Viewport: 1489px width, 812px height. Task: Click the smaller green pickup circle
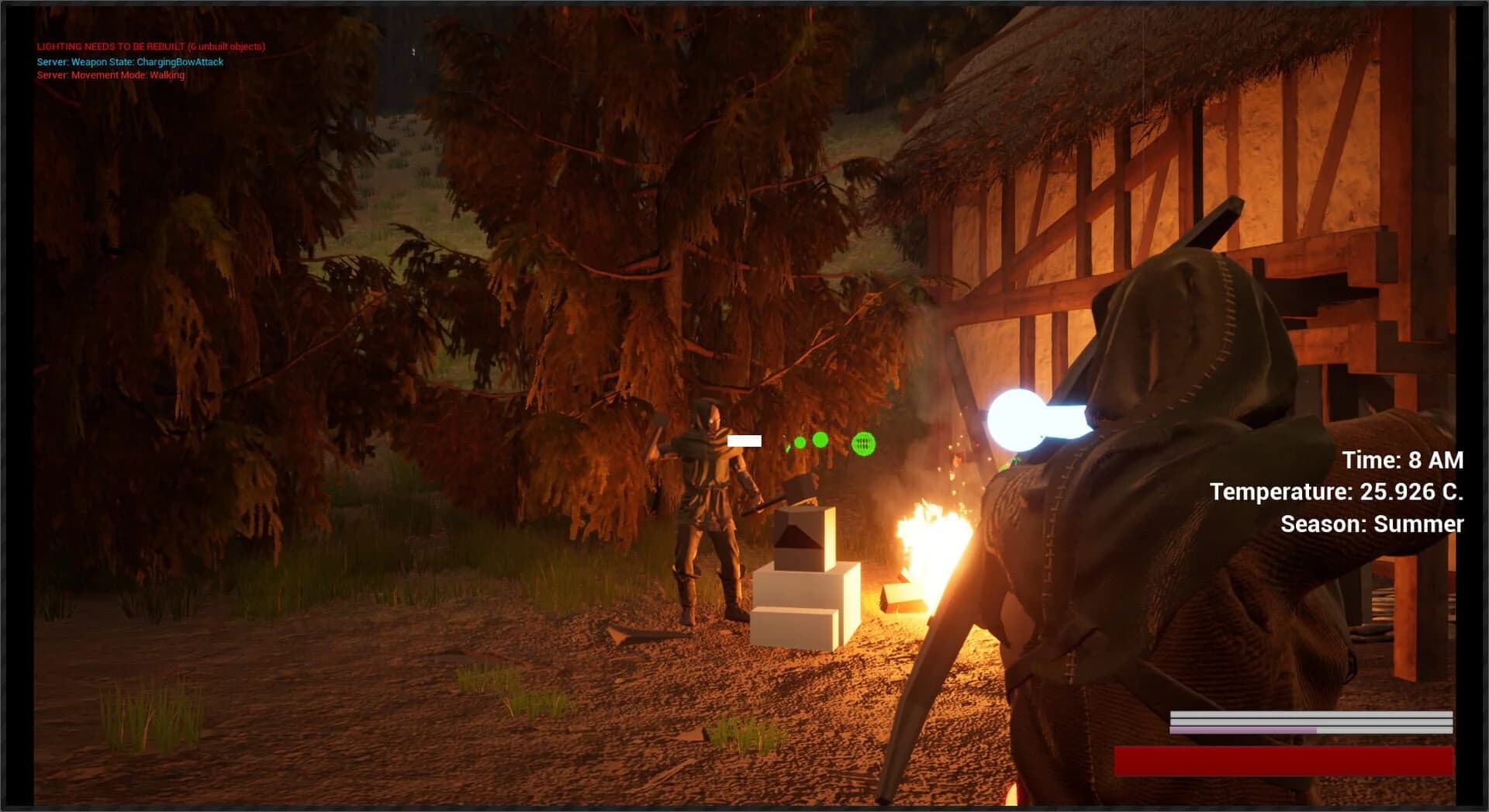800,443
